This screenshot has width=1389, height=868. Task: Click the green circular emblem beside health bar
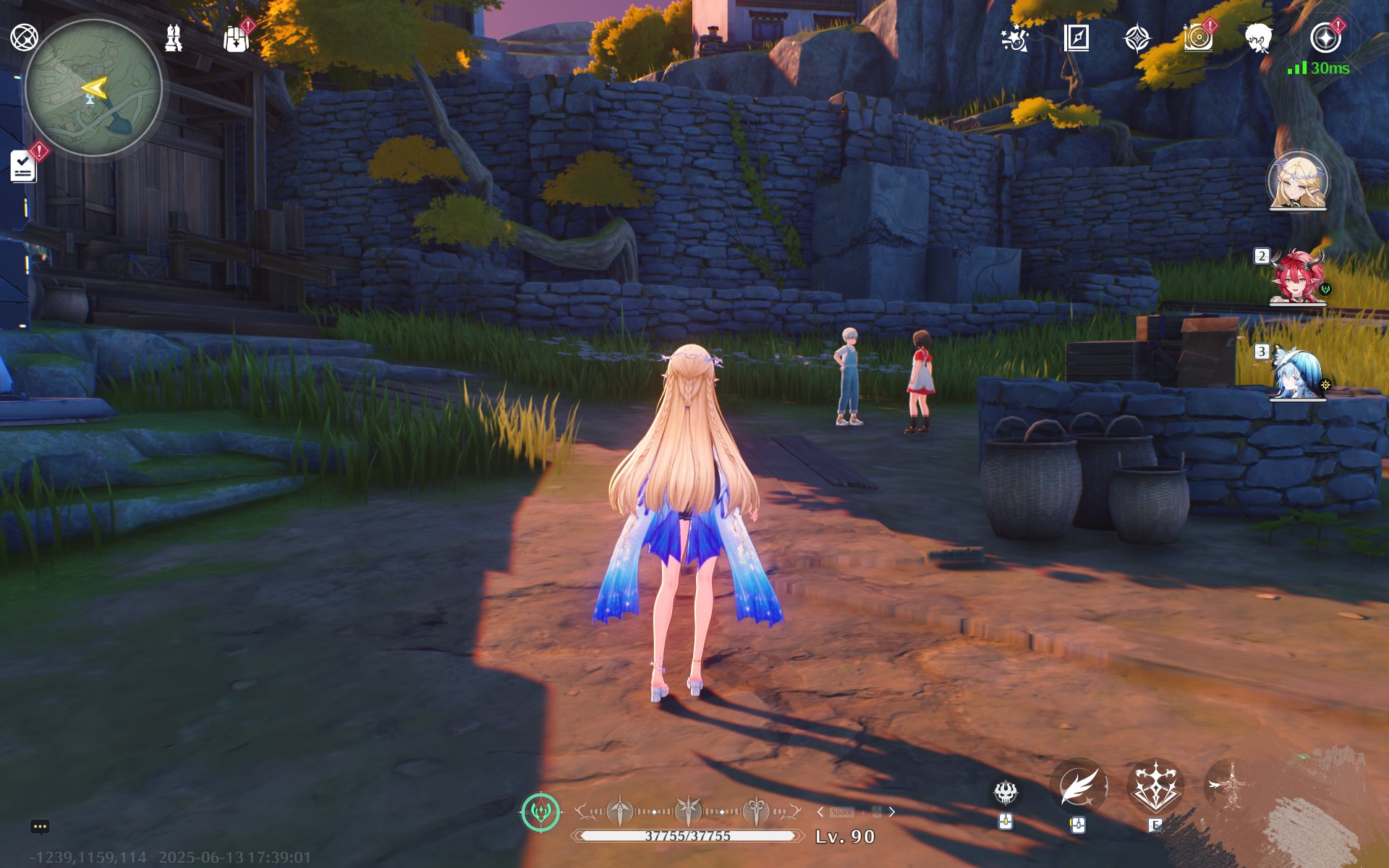(x=540, y=812)
